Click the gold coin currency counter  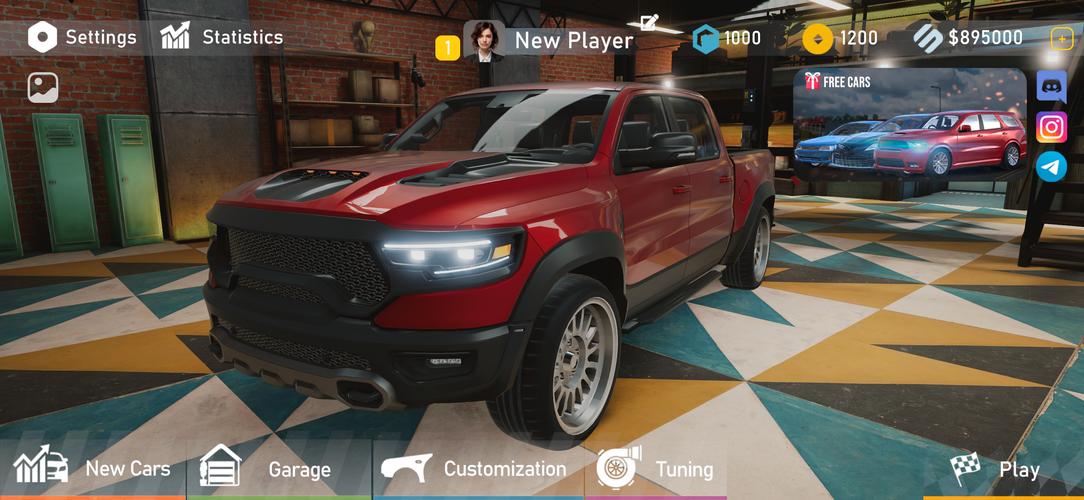pyautogui.click(x=840, y=39)
